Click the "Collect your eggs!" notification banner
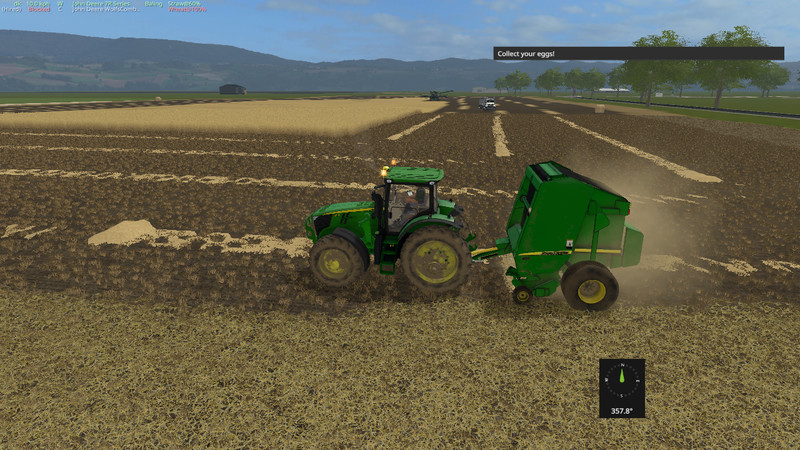800x450 pixels. pos(638,53)
